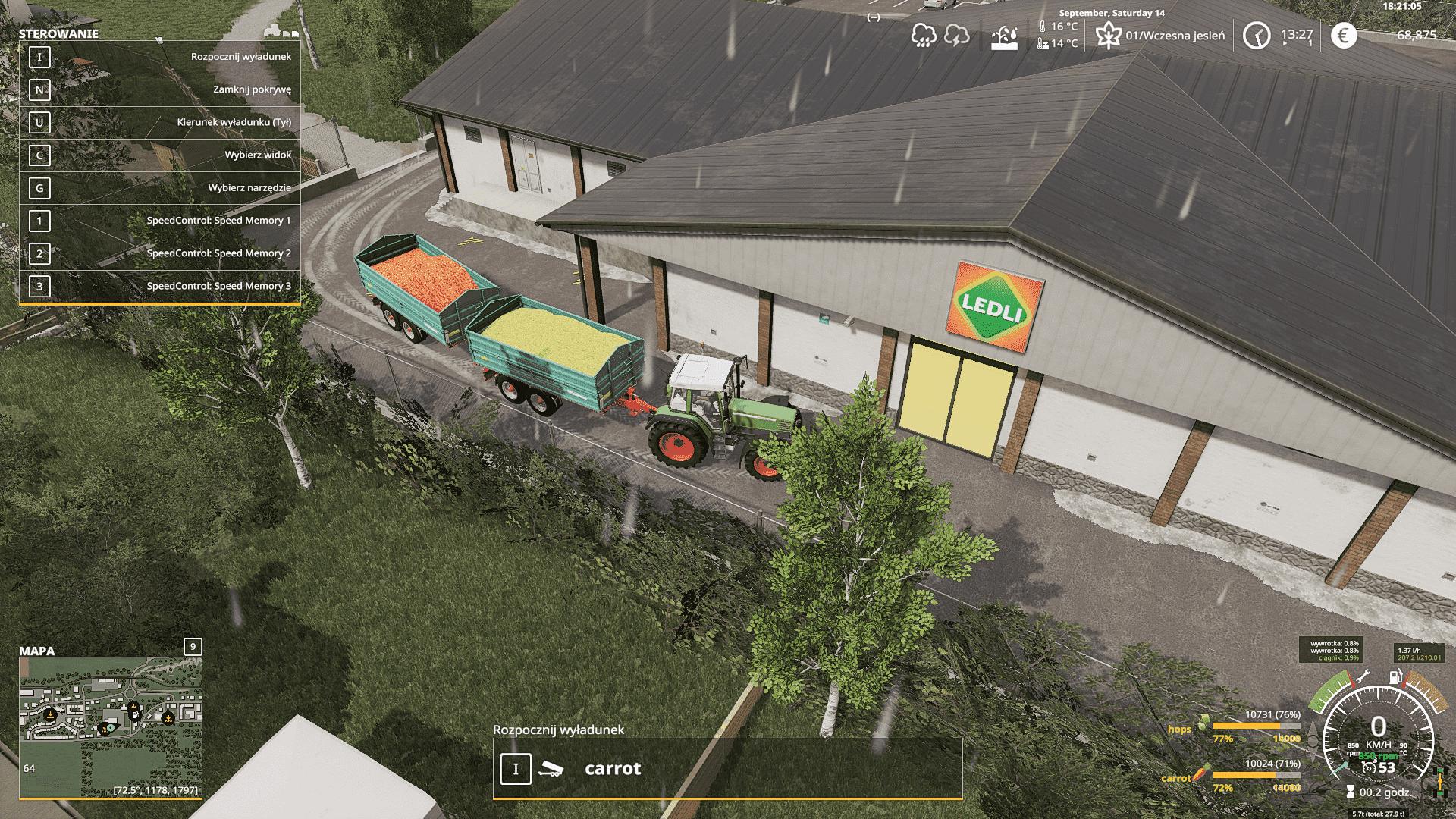Click the maple leaf season icon
The width and height of the screenshot is (1456, 819).
coord(1109,35)
